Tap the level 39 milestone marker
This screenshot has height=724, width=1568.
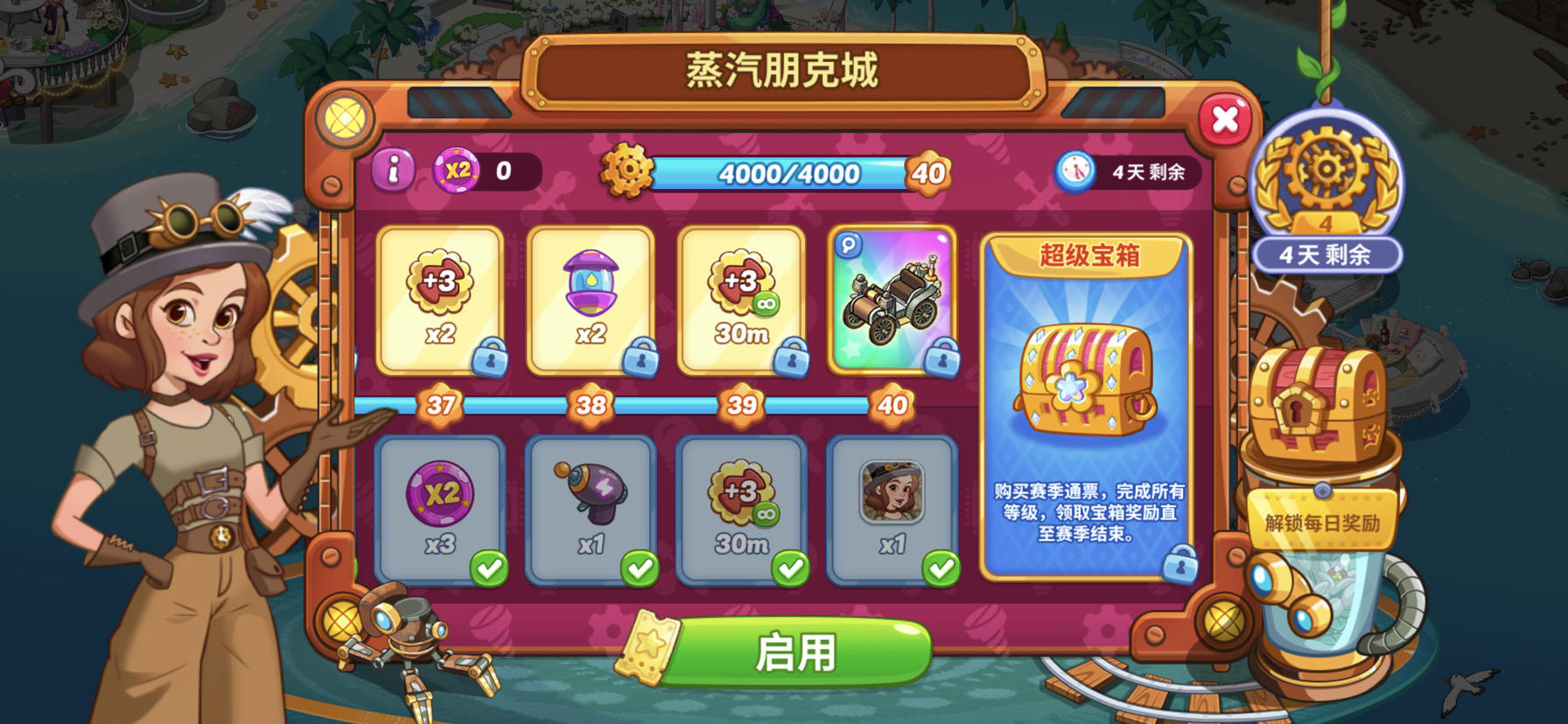click(x=743, y=405)
